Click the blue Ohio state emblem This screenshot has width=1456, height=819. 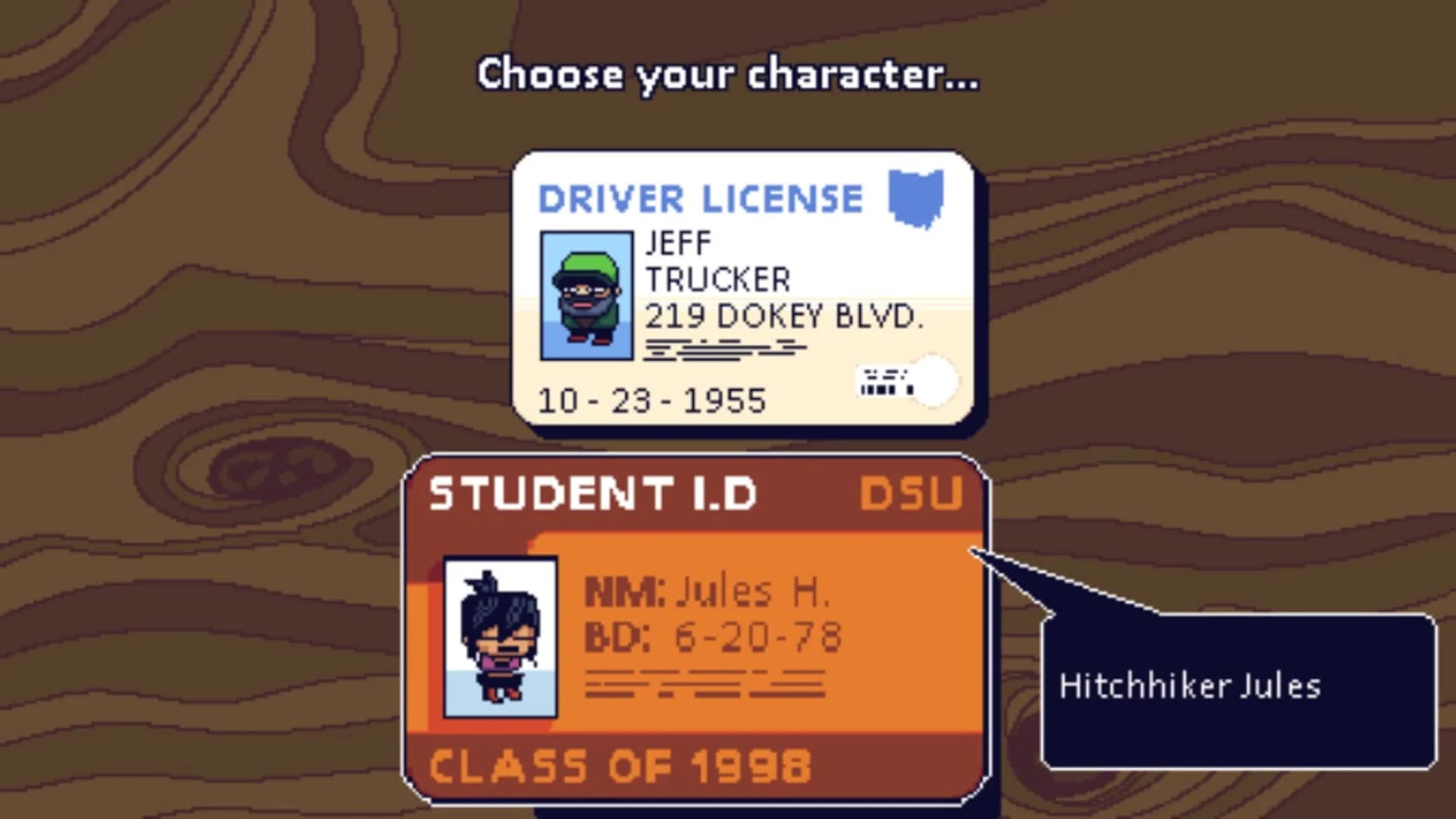[x=916, y=199]
